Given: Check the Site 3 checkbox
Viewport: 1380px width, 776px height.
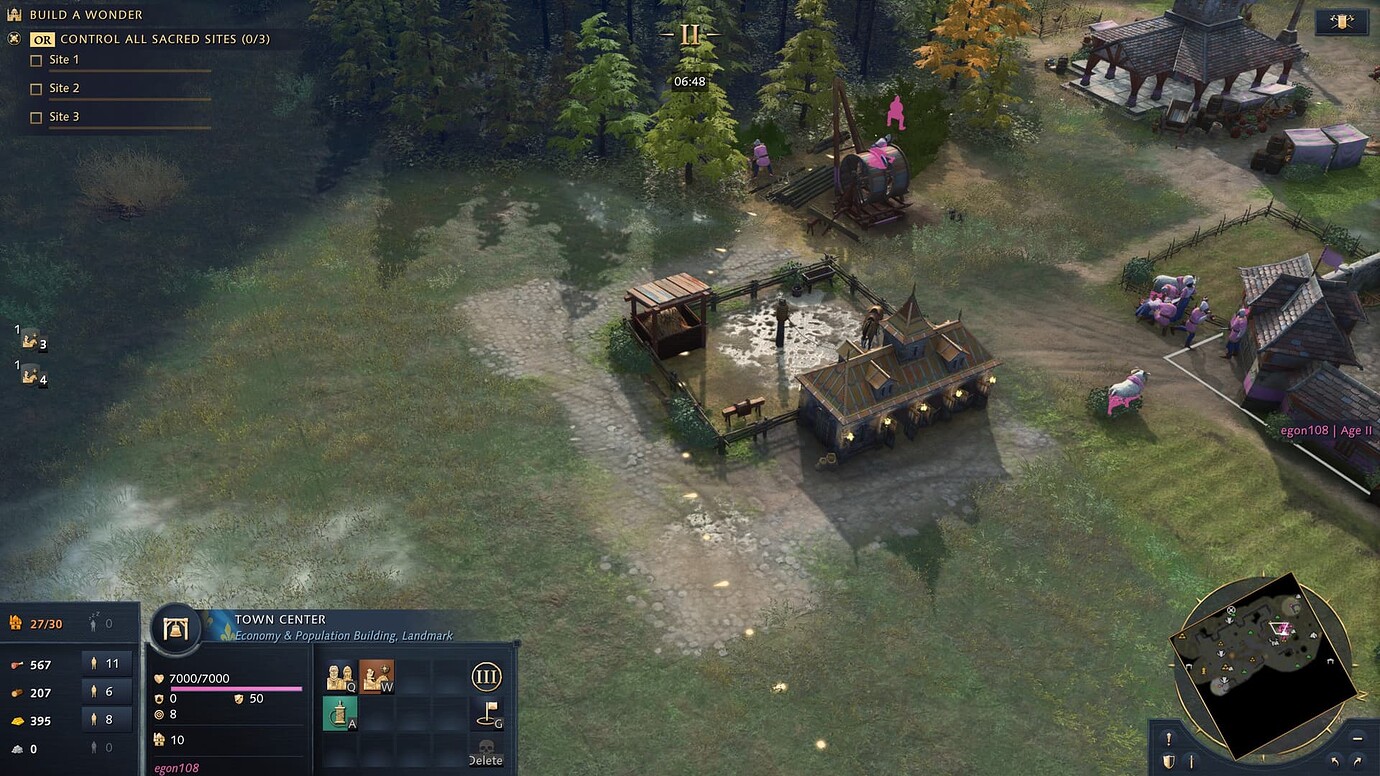Looking at the screenshot, I should (x=37, y=116).
